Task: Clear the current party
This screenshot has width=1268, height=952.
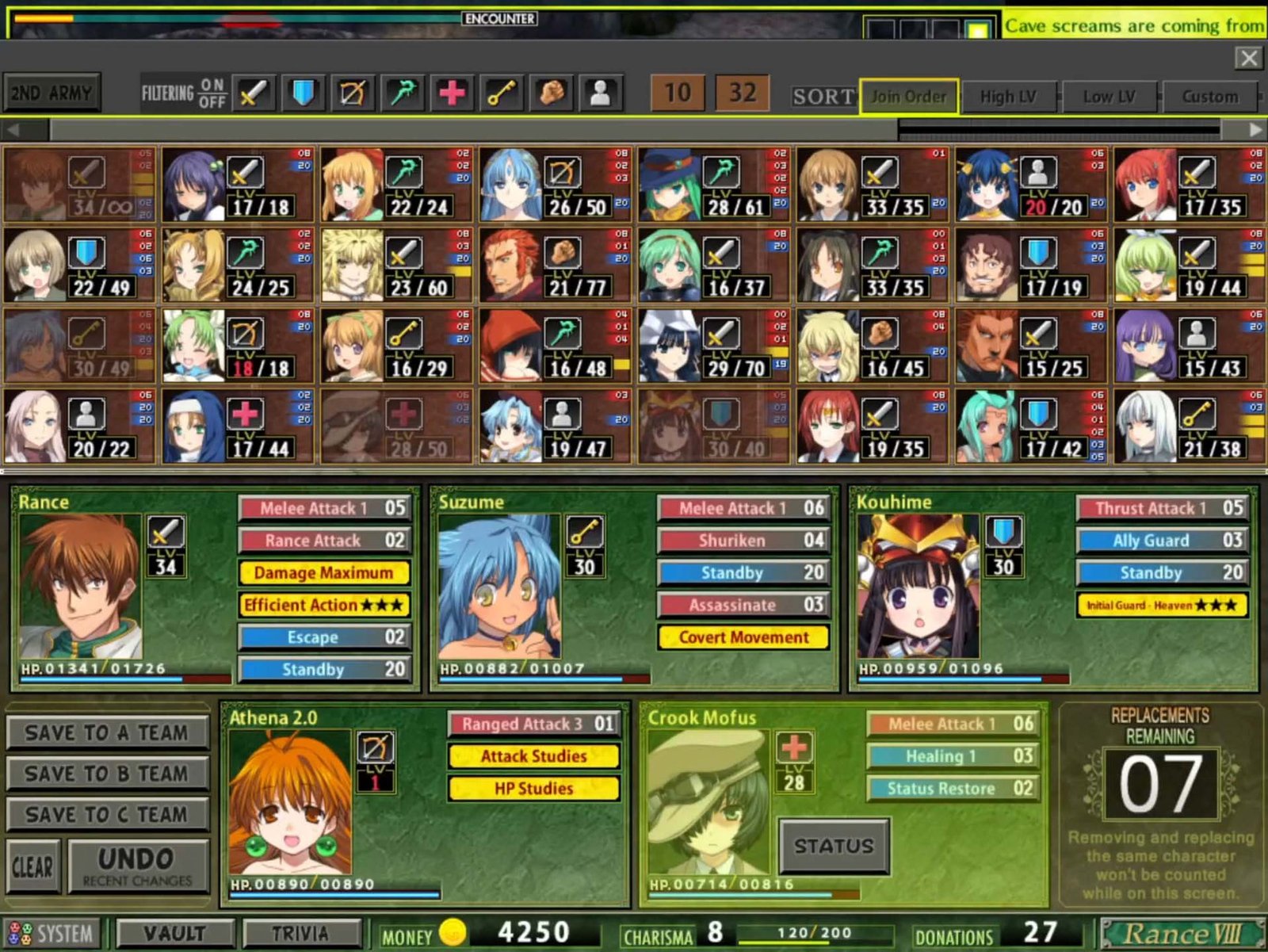Action: [x=32, y=866]
